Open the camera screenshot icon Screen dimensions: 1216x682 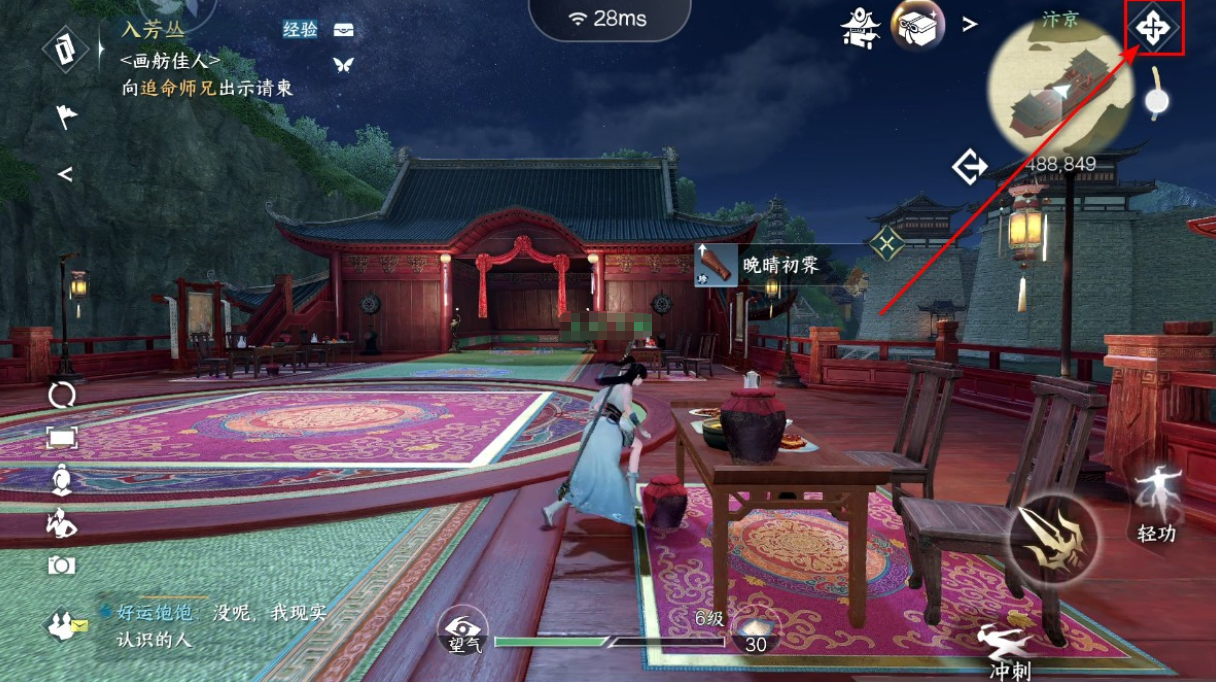click(62, 566)
